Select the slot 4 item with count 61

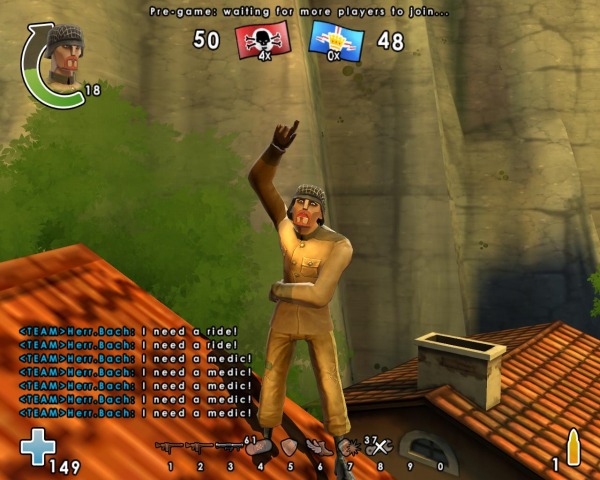(259, 447)
